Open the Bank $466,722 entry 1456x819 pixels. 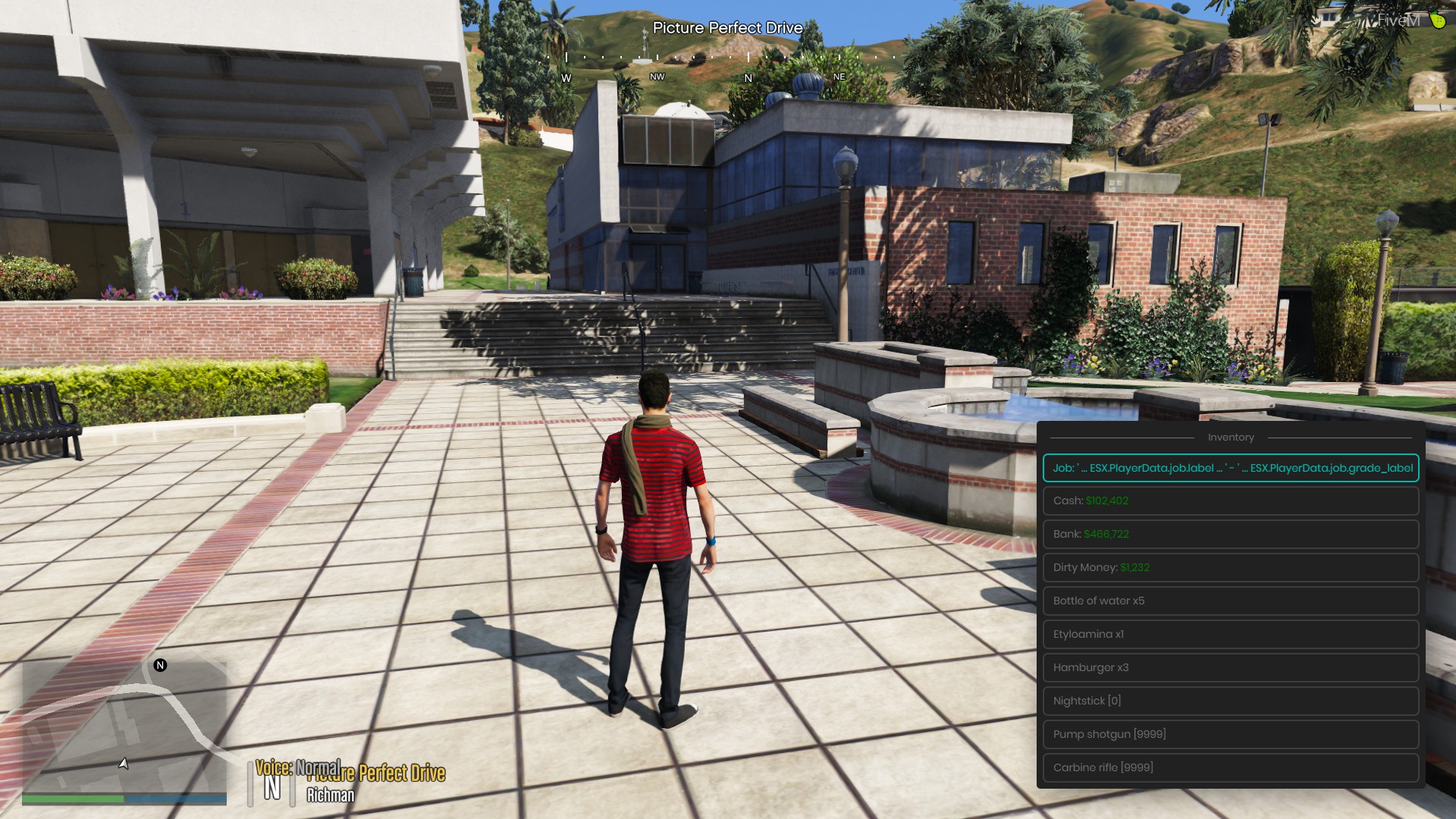1230,534
